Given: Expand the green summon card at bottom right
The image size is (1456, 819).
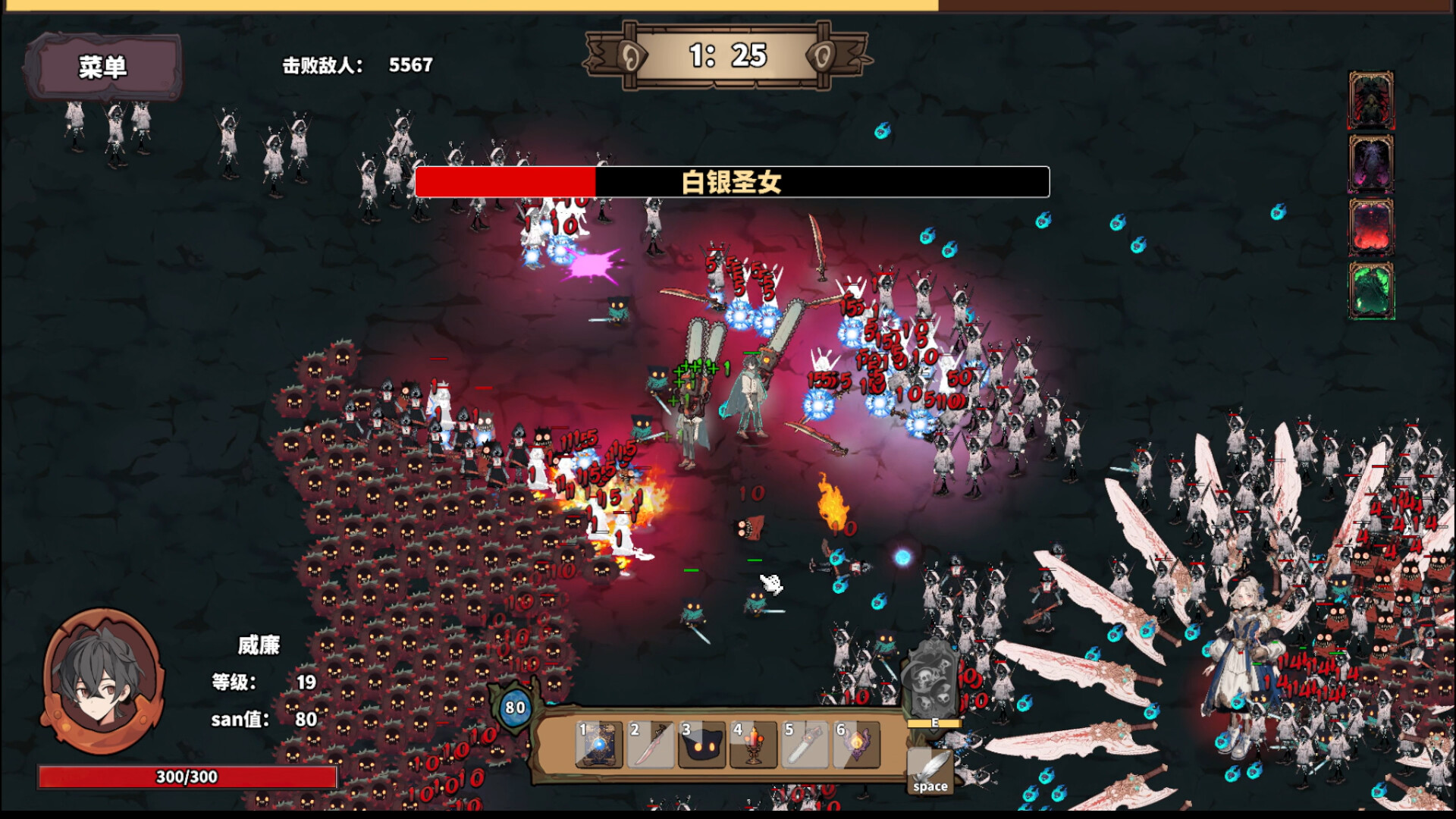Looking at the screenshot, I should tap(1373, 290).
